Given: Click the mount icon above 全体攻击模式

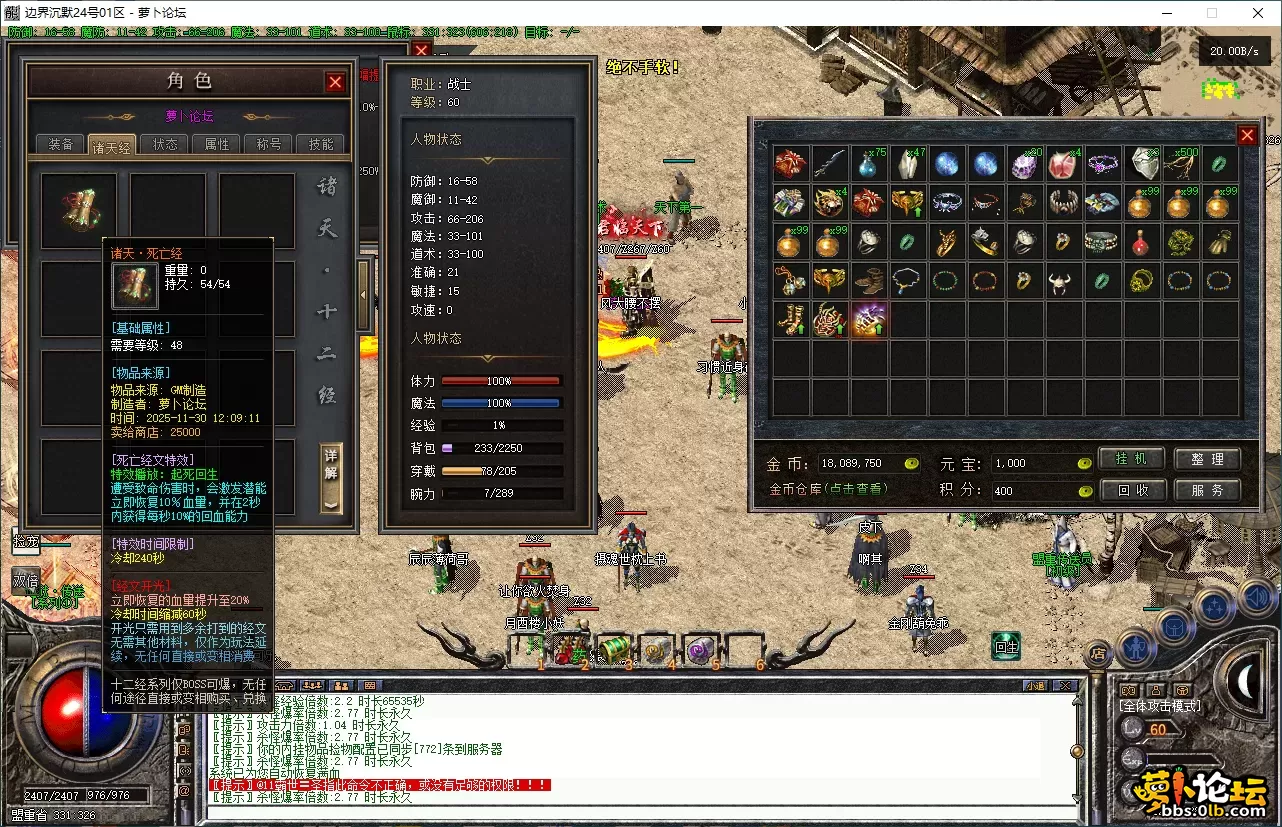Looking at the screenshot, I should (1128, 690).
